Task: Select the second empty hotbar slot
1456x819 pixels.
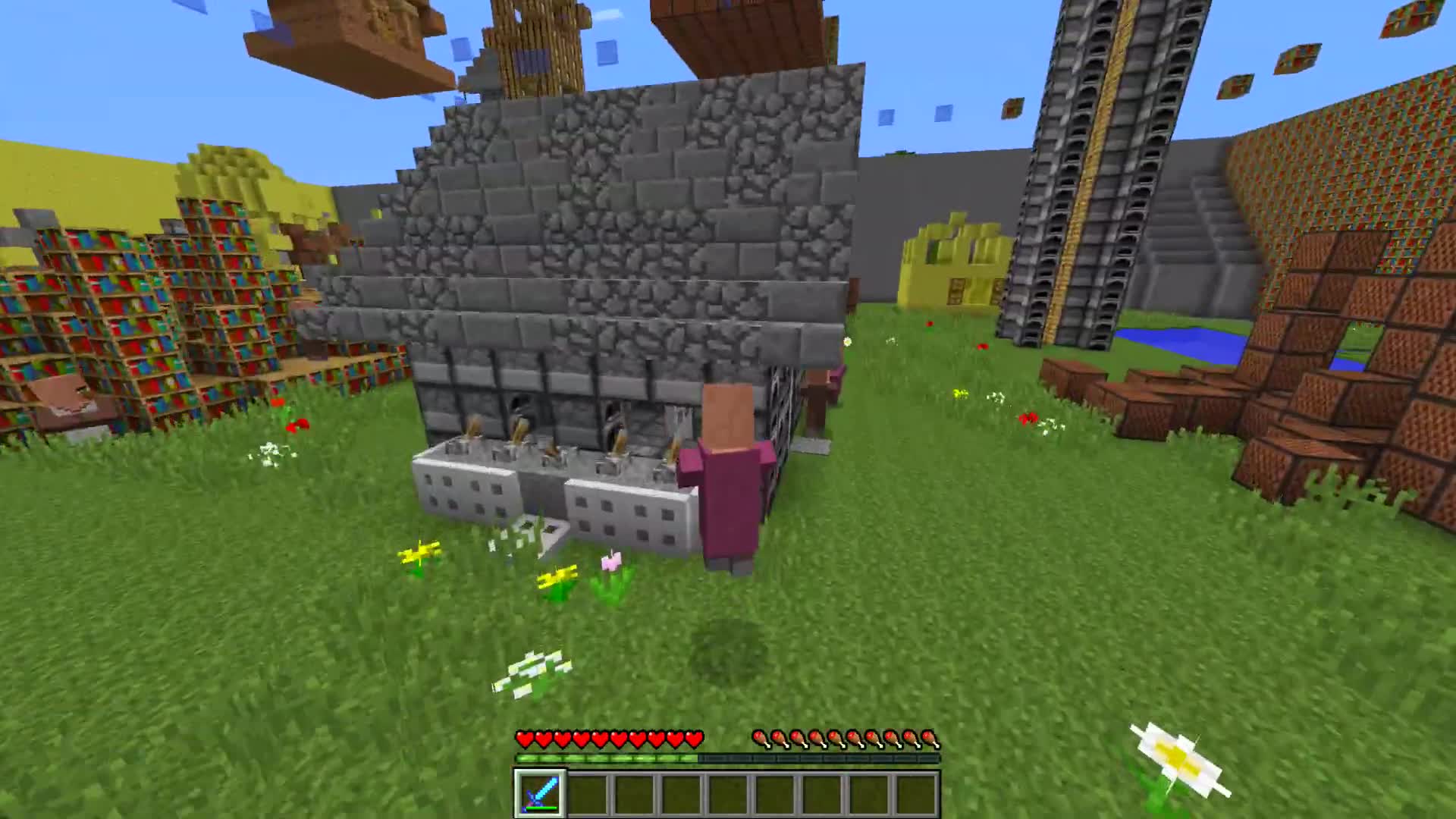Action: [635, 794]
